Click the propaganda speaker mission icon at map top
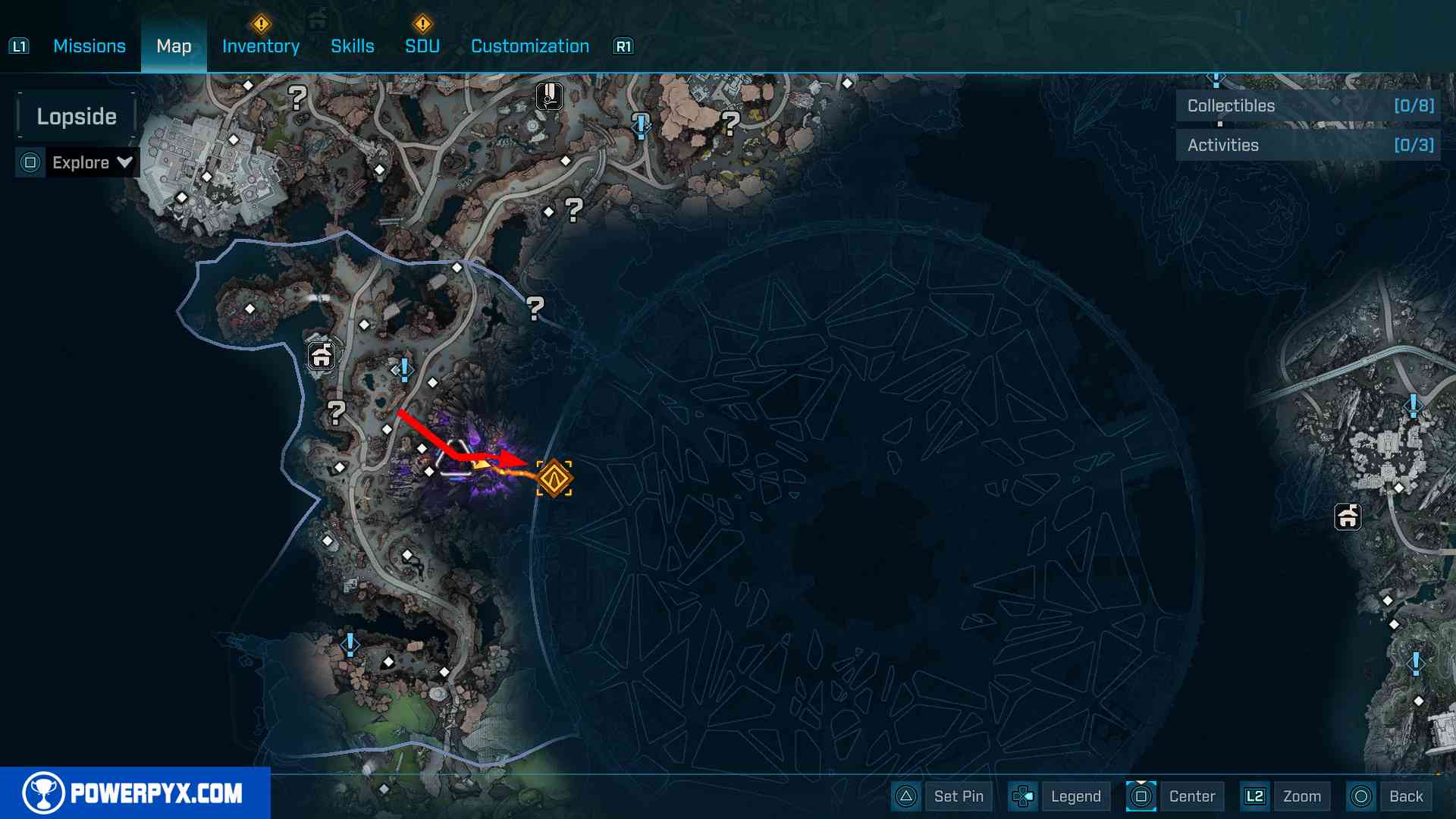 pyautogui.click(x=548, y=96)
